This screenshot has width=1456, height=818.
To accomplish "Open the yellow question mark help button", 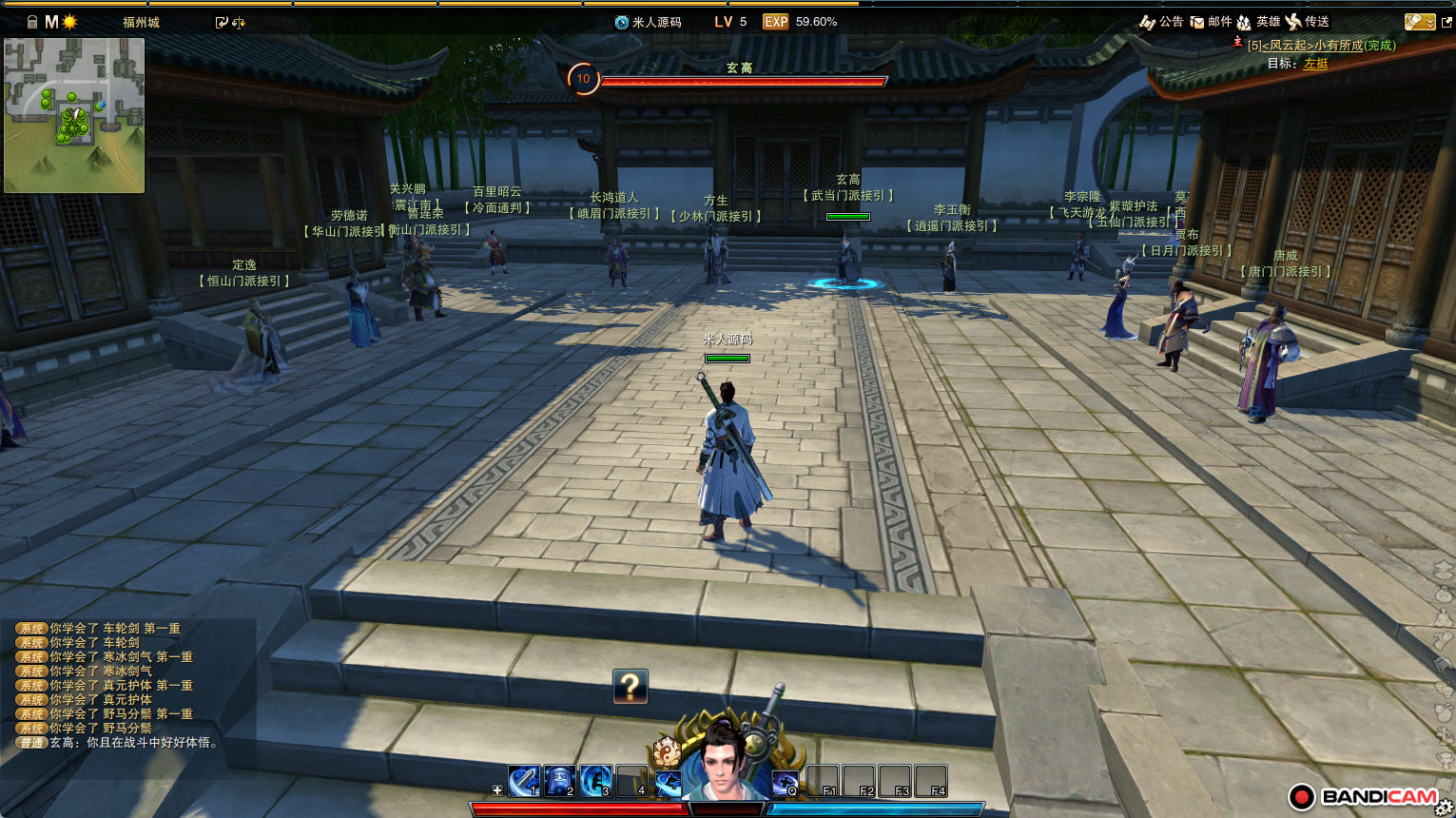I will 631,686.
